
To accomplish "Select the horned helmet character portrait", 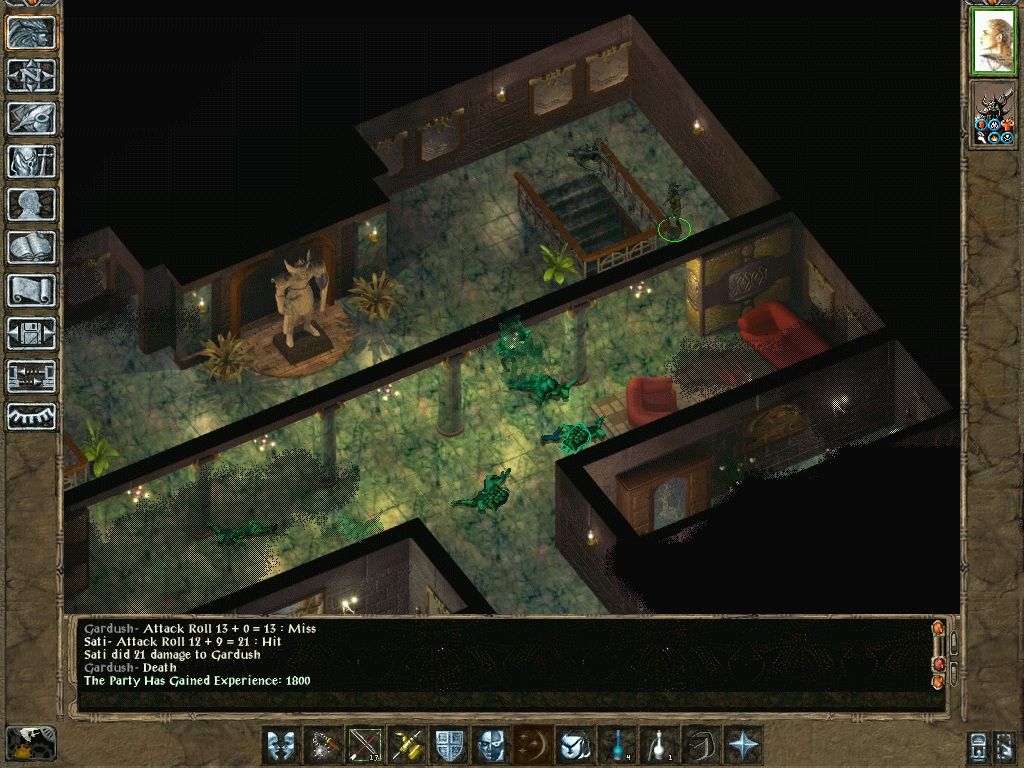I will point(993,113).
